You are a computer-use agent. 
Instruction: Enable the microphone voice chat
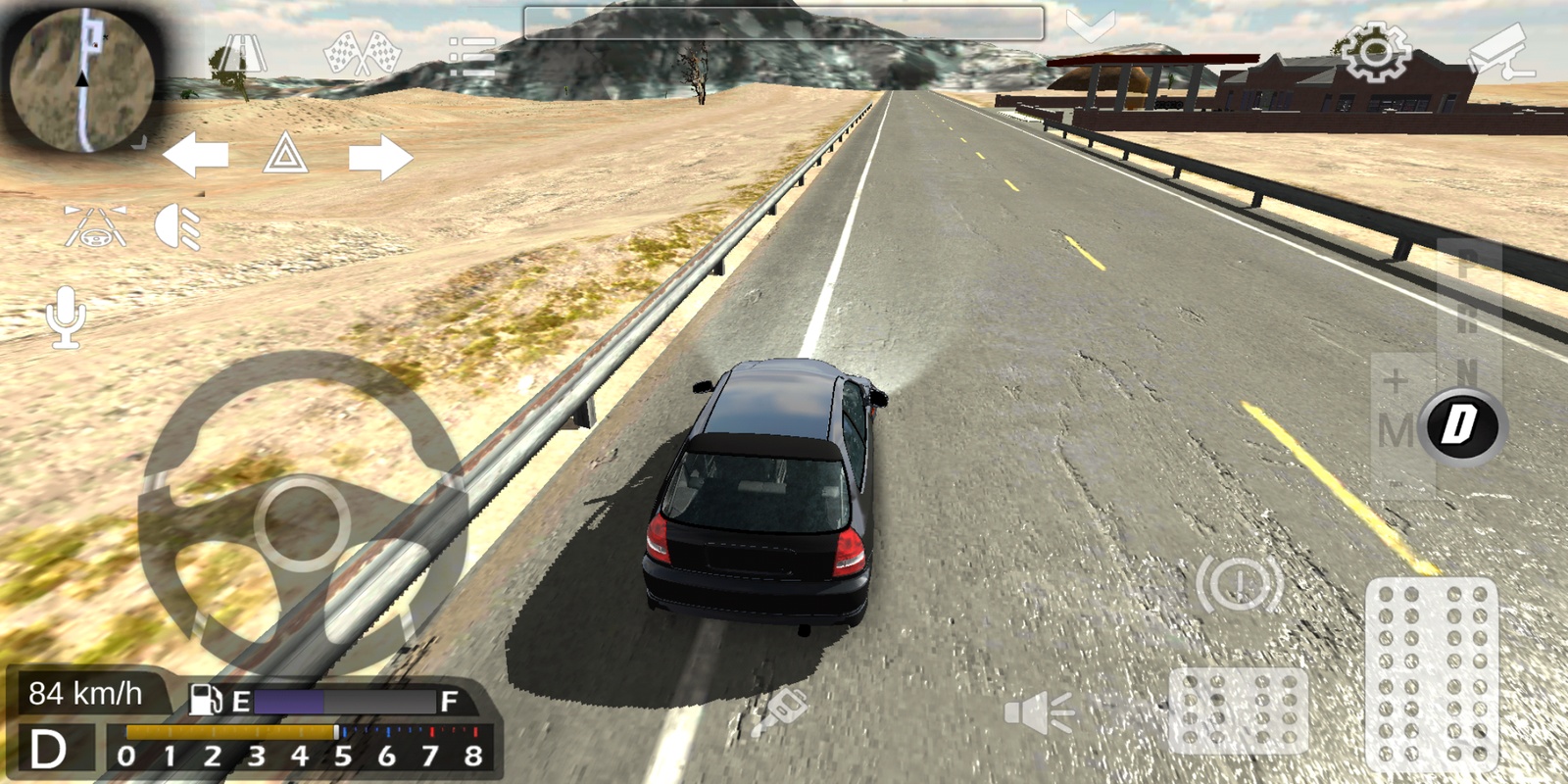[x=66, y=317]
